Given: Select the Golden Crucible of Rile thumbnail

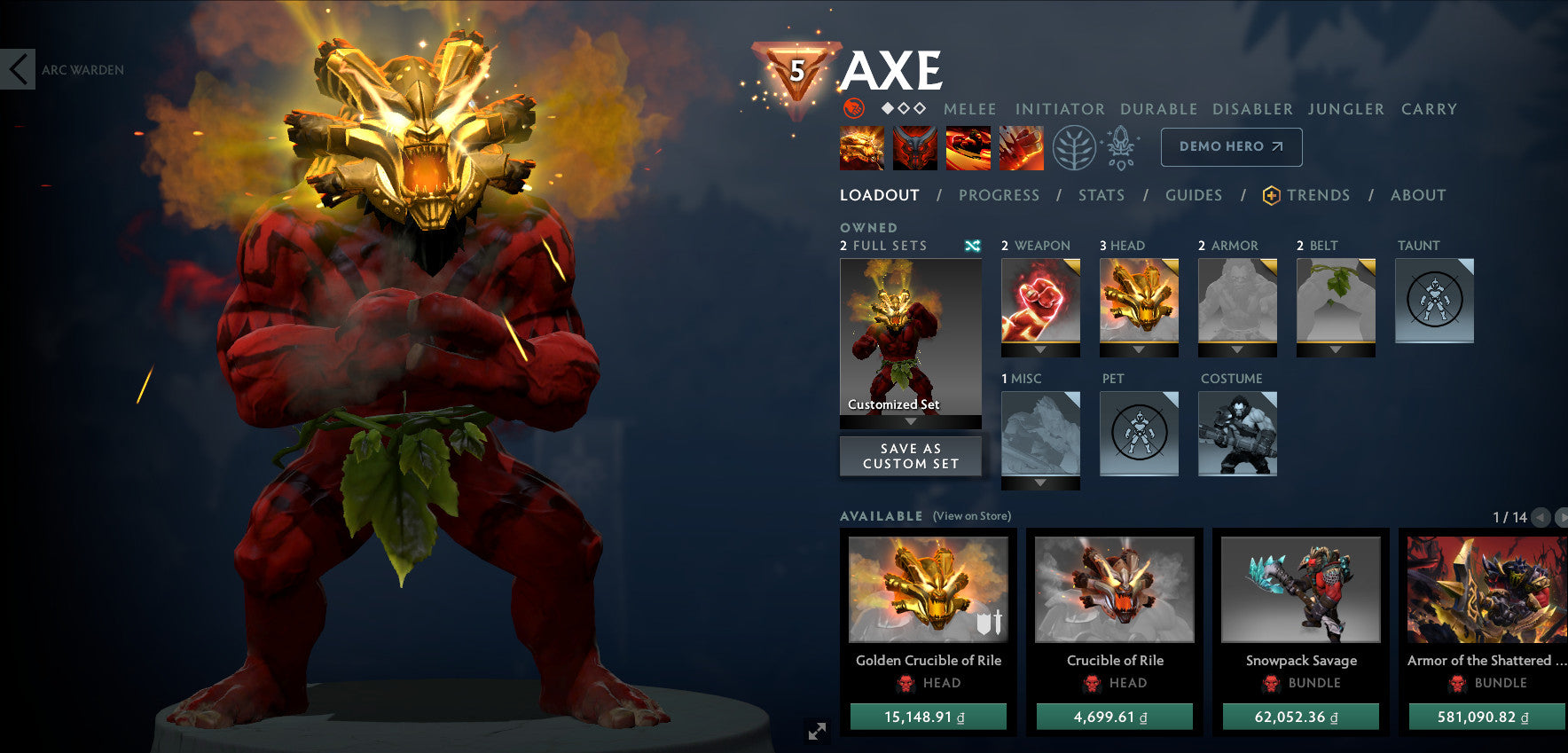Looking at the screenshot, I should pos(929,590).
